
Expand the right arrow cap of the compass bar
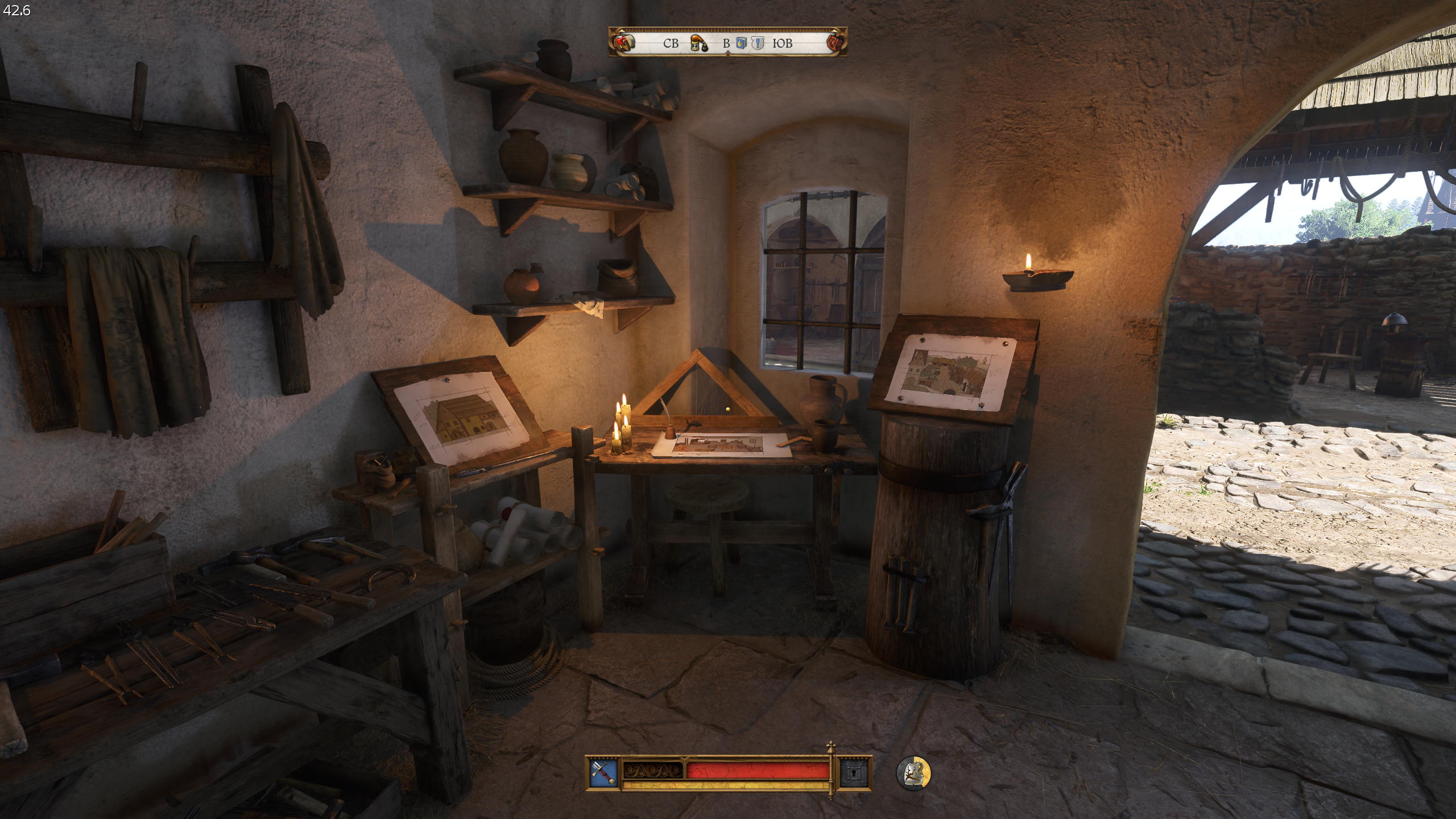(835, 32)
